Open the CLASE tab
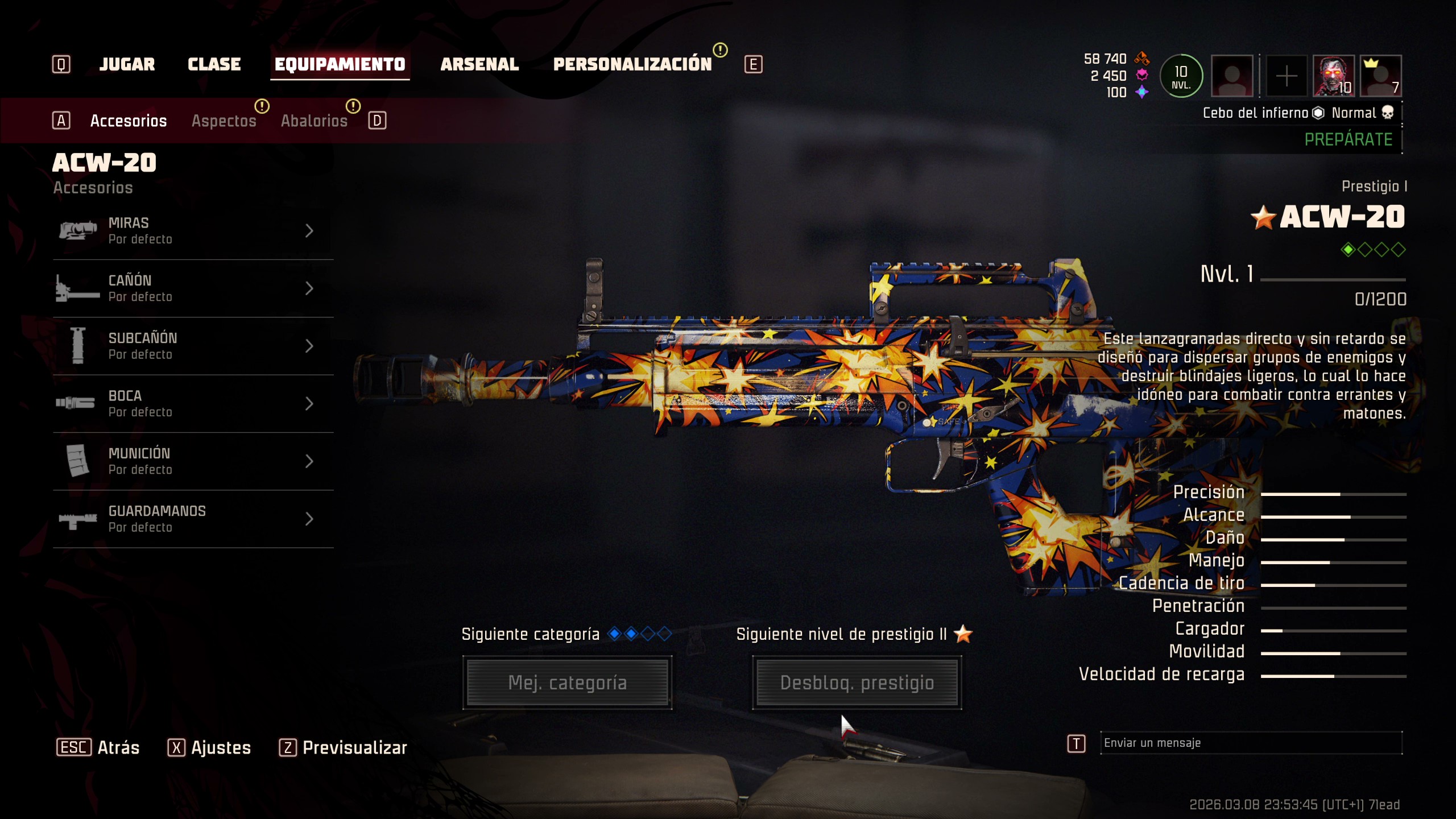The width and height of the screenshot is (1456, 819). 214,64
